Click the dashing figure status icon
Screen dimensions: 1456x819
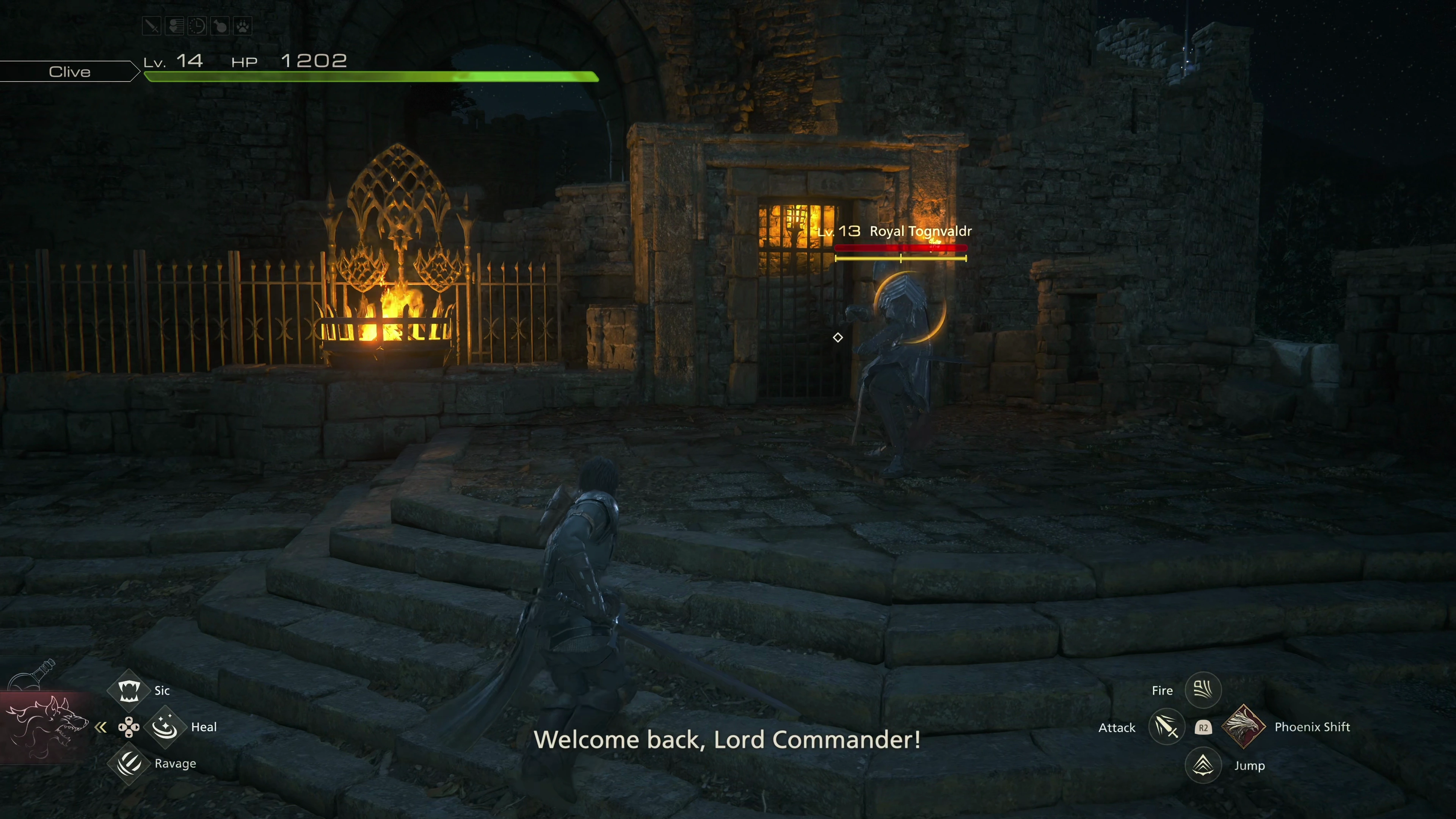(175, 26)
